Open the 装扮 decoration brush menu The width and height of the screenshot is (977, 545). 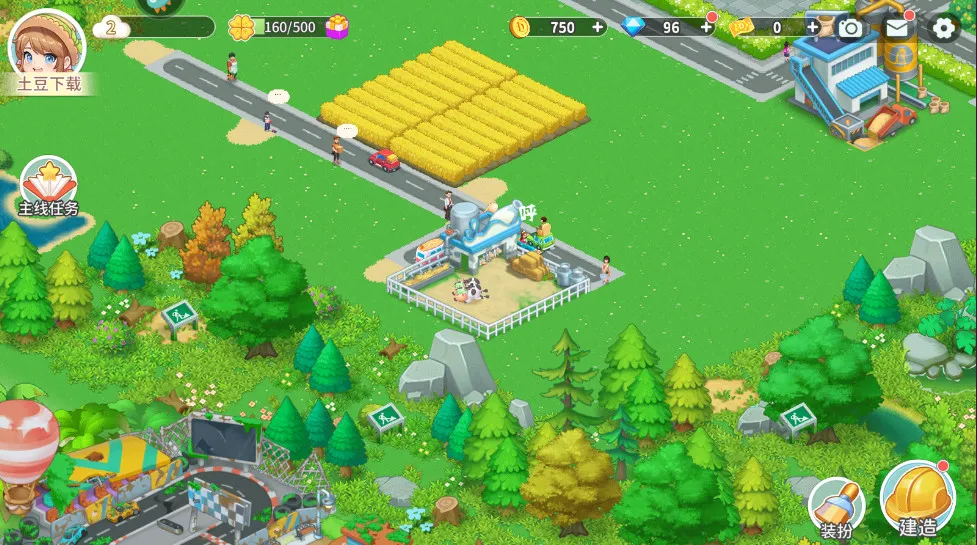click(x=834, y=506)
